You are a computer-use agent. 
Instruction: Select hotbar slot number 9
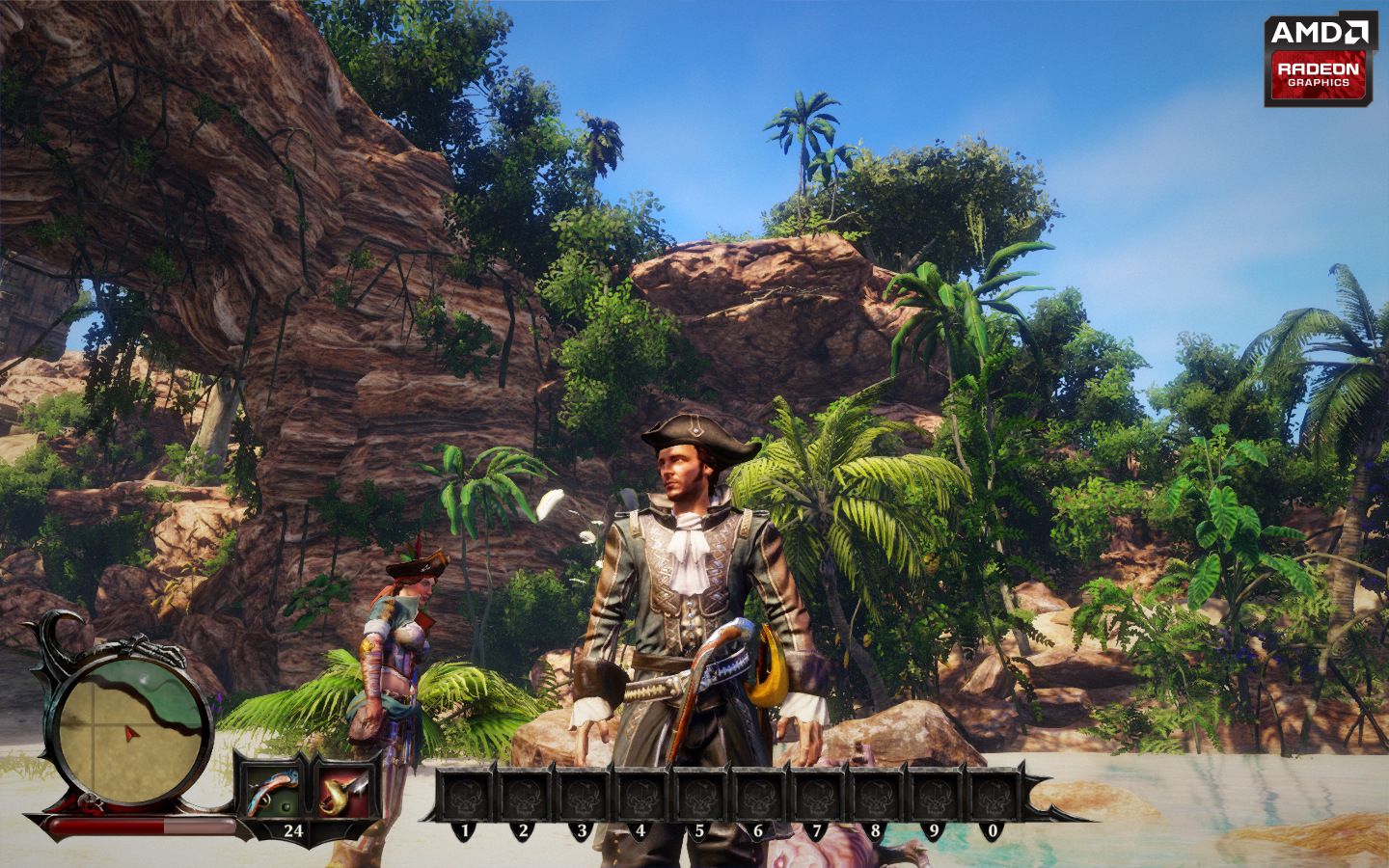[x=935, y=796]
